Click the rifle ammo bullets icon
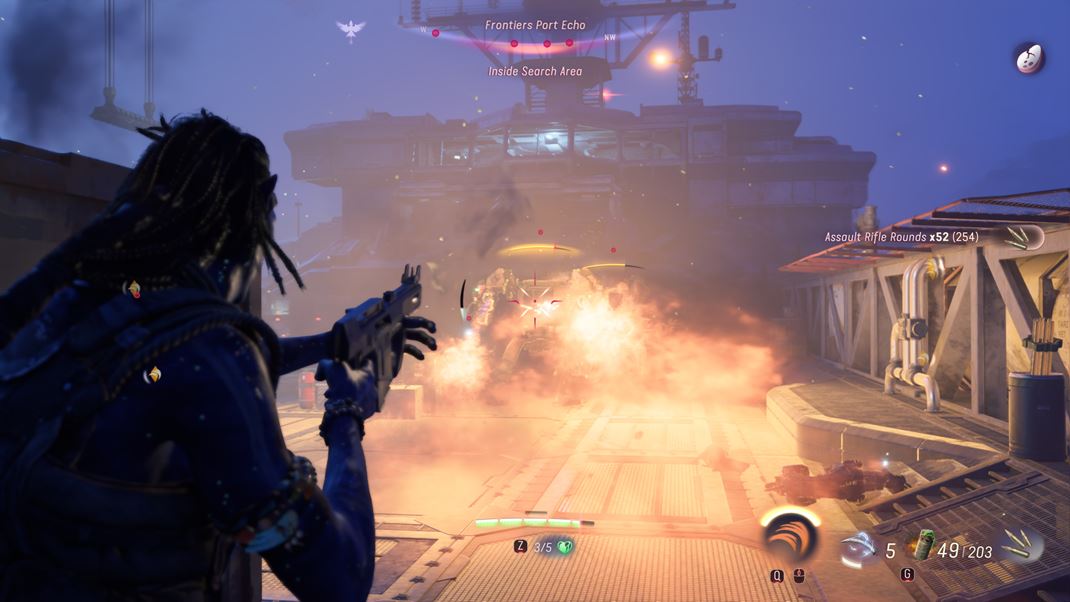This screenshot has width=1070, height=602. pos(1021,545)
